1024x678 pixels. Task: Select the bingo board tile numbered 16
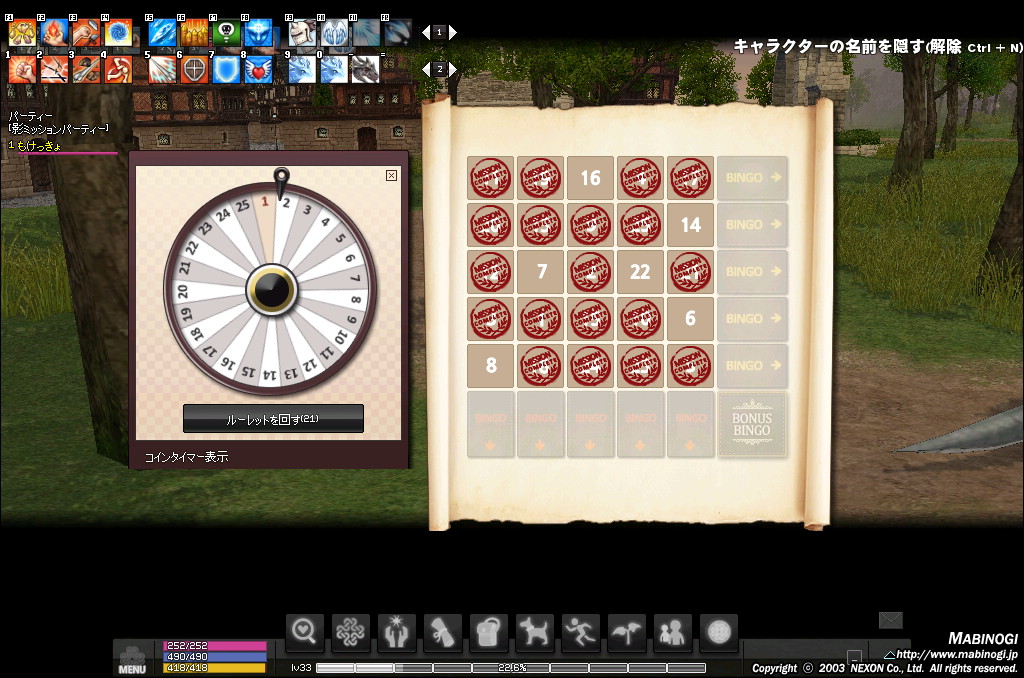pyautogui.click(x=591, y=178)
